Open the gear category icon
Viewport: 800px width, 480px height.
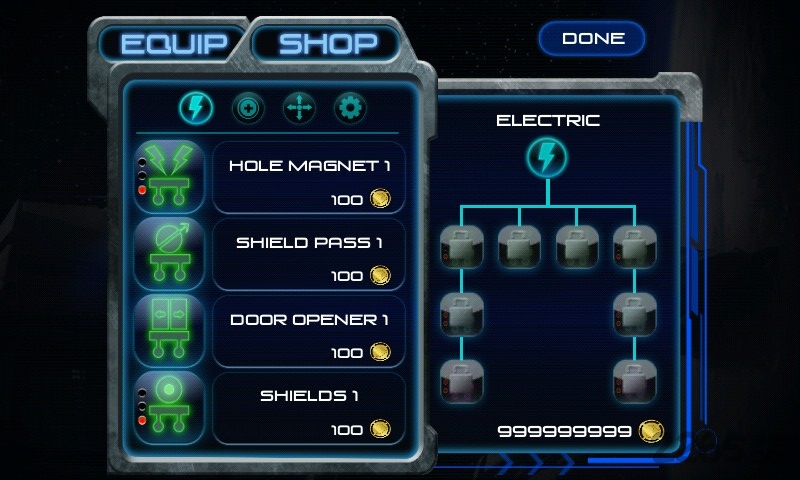[x=350, y=107]
